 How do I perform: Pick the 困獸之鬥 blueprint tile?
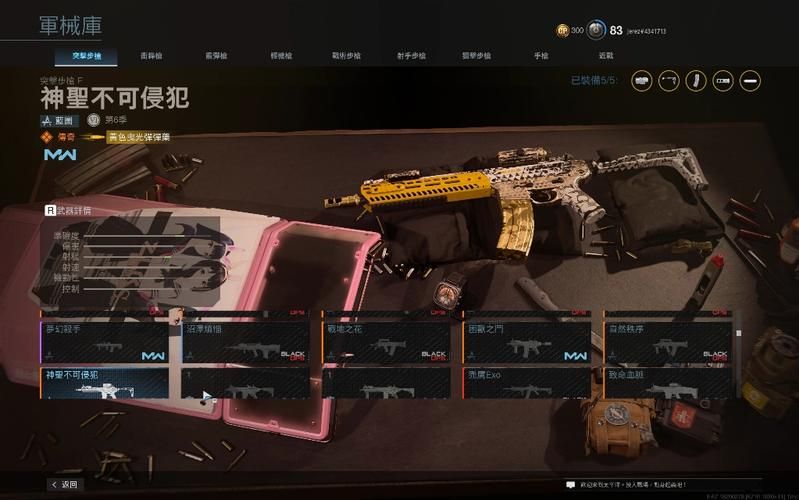click(527, 342)
